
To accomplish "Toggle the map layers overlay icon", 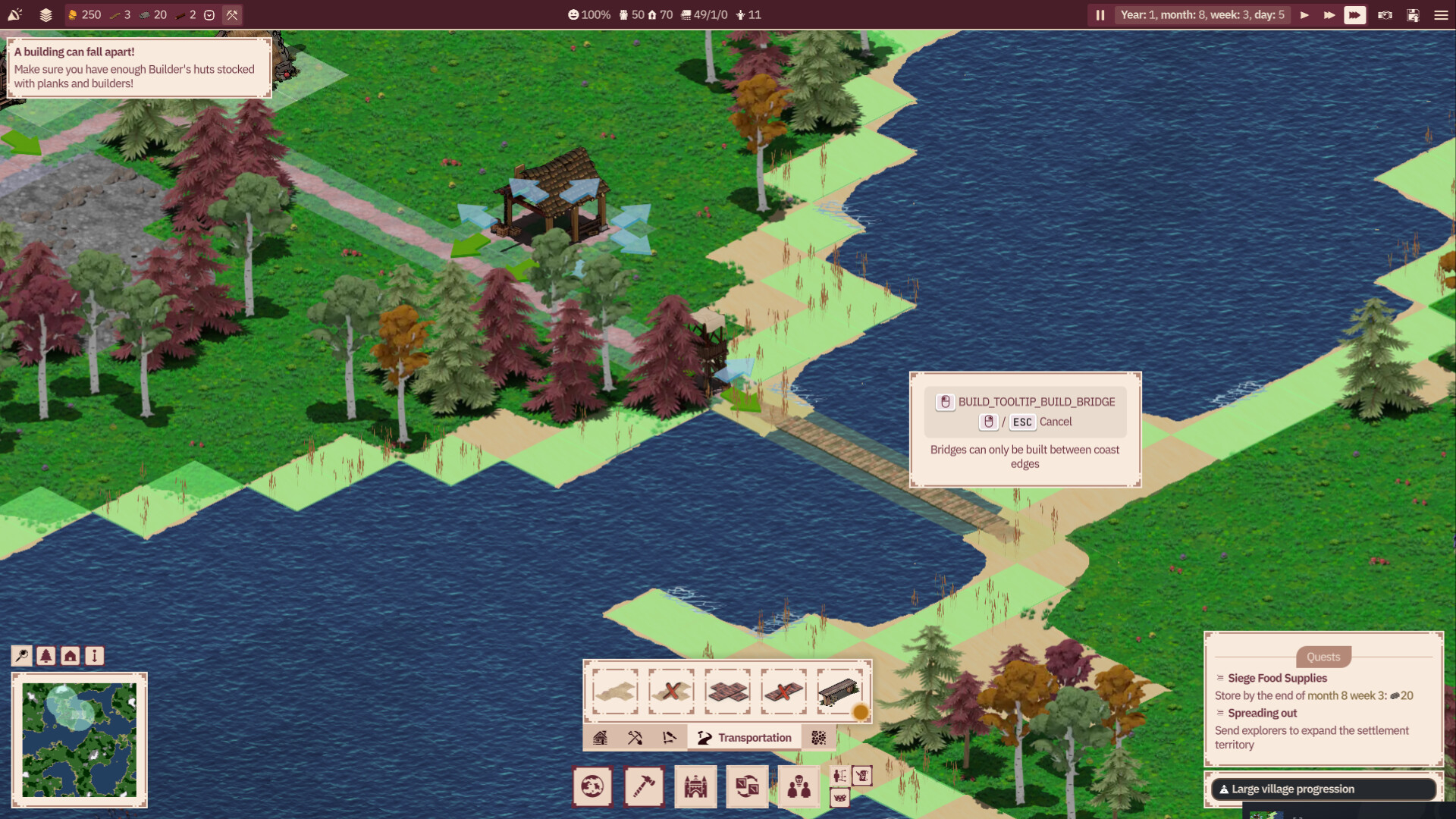I will pyautogui.click(x=45, y=15).
